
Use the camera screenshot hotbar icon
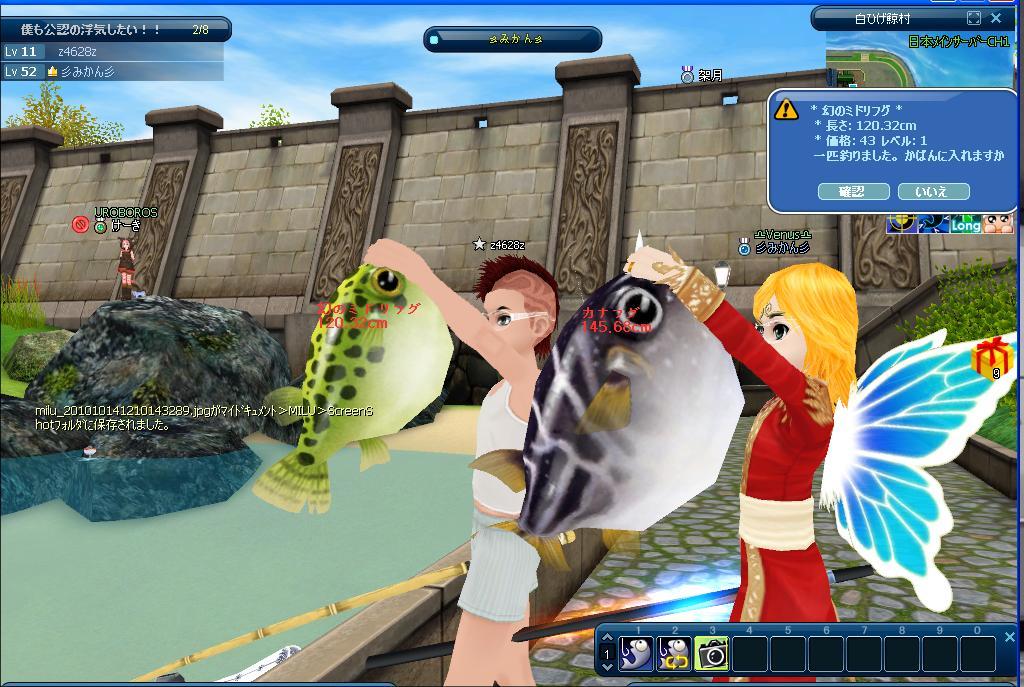[712, 653]
